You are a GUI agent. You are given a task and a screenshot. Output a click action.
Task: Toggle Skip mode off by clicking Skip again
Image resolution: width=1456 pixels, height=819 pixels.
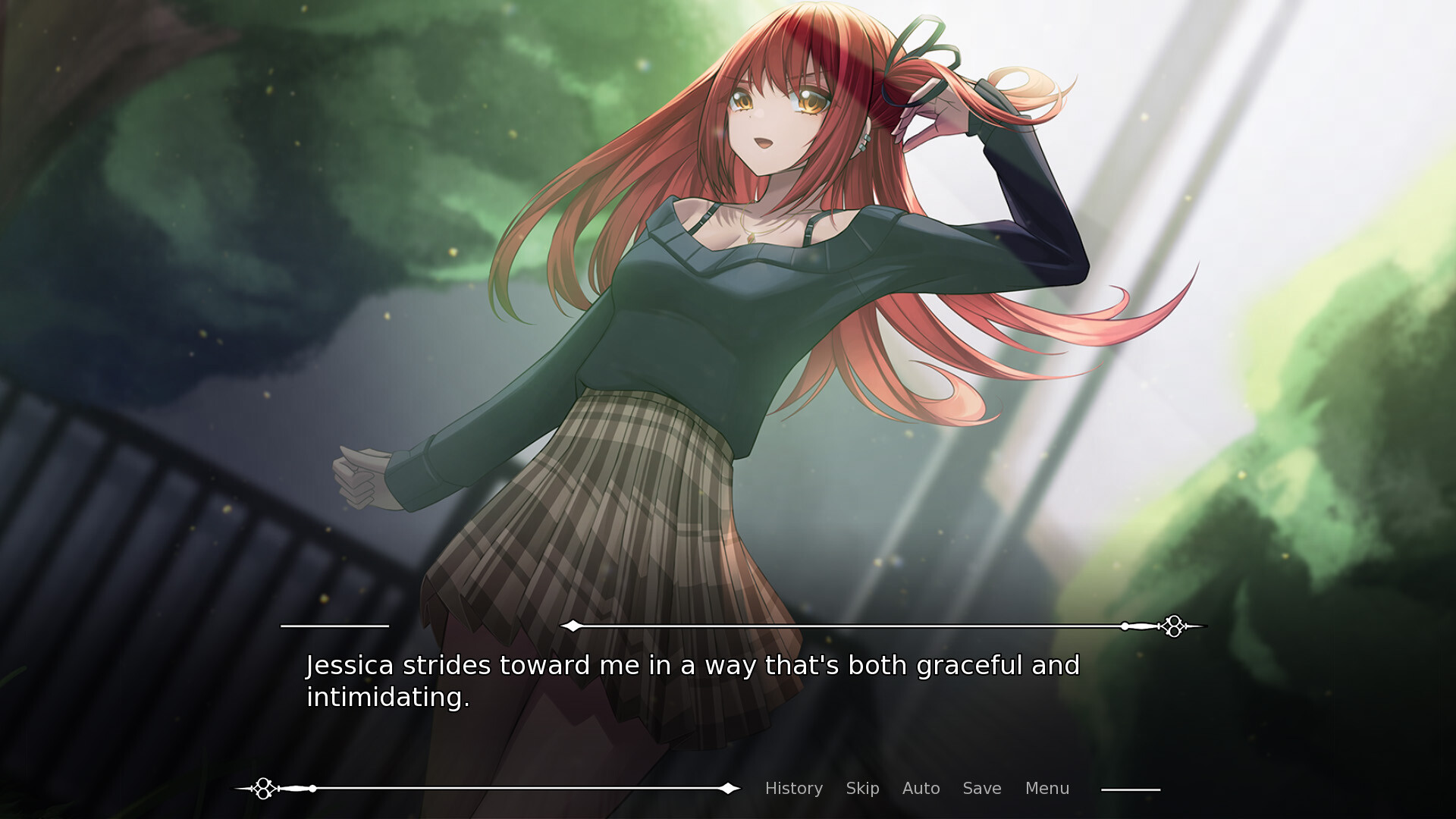[863, 789]
